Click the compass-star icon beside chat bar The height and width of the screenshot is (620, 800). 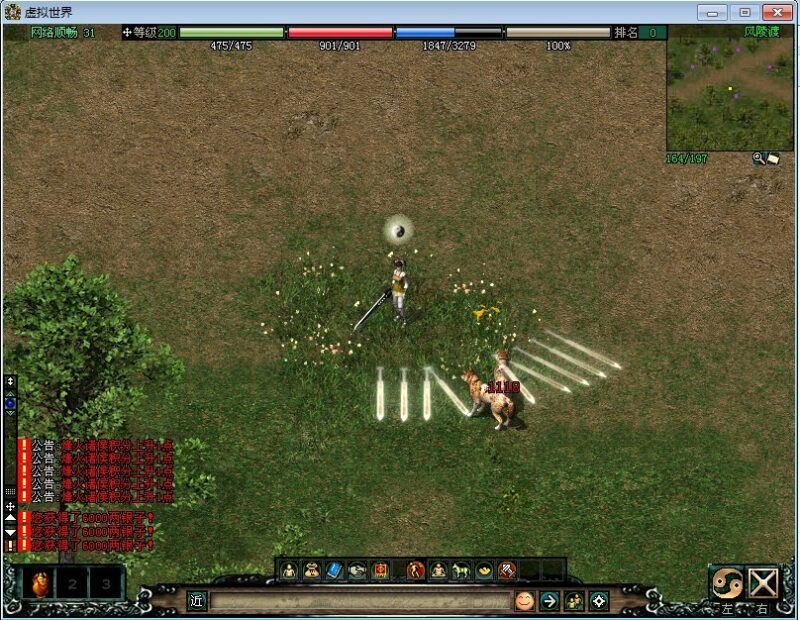599,601
